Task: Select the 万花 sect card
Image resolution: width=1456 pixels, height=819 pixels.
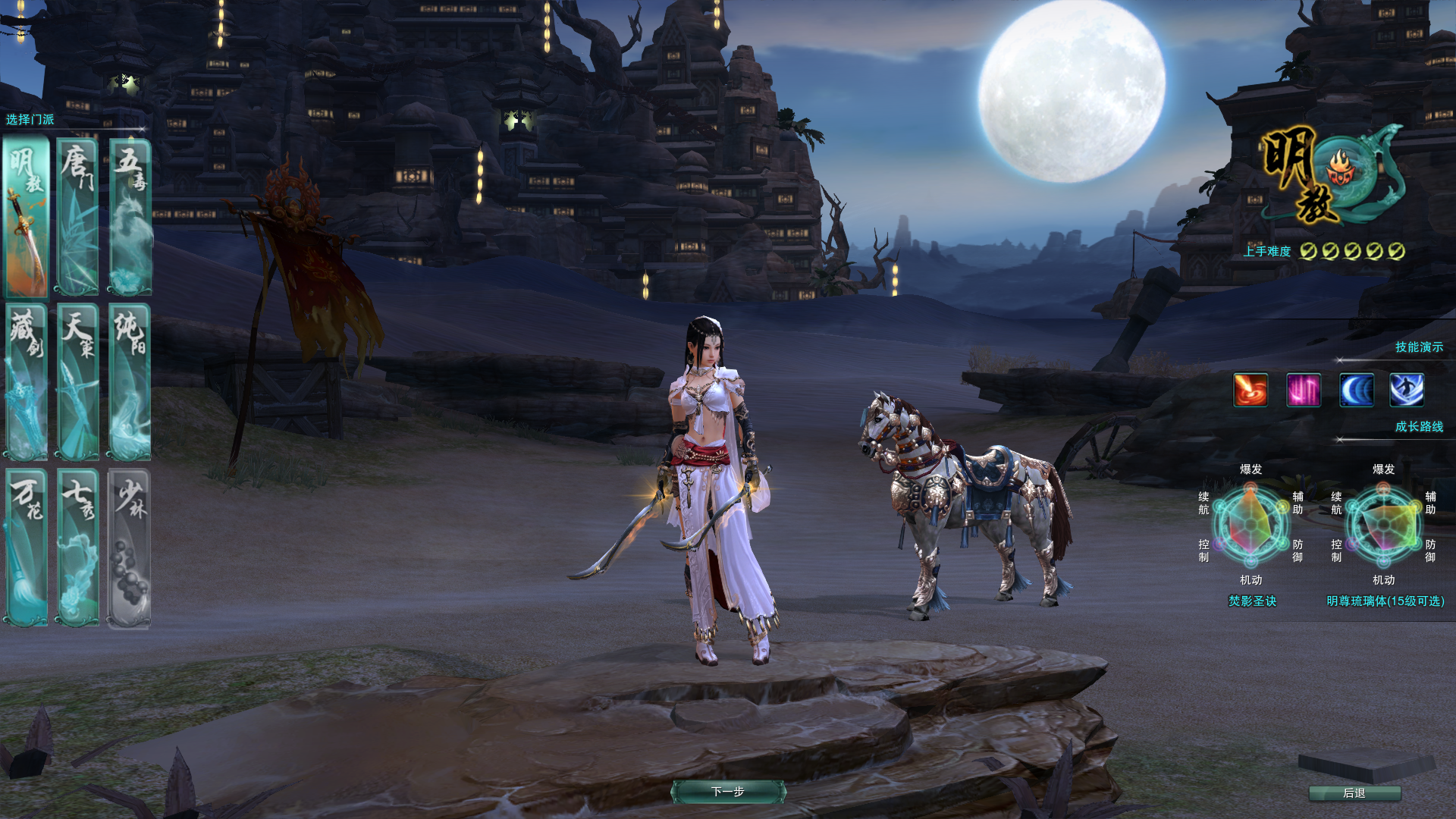Action: [27, 547]
